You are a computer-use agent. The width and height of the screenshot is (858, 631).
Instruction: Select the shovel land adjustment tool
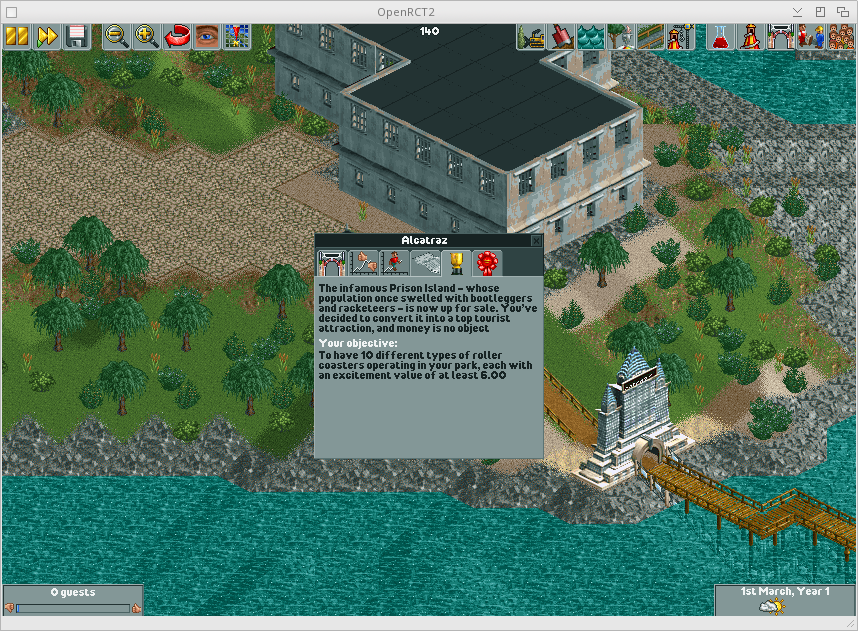[561, 37]
